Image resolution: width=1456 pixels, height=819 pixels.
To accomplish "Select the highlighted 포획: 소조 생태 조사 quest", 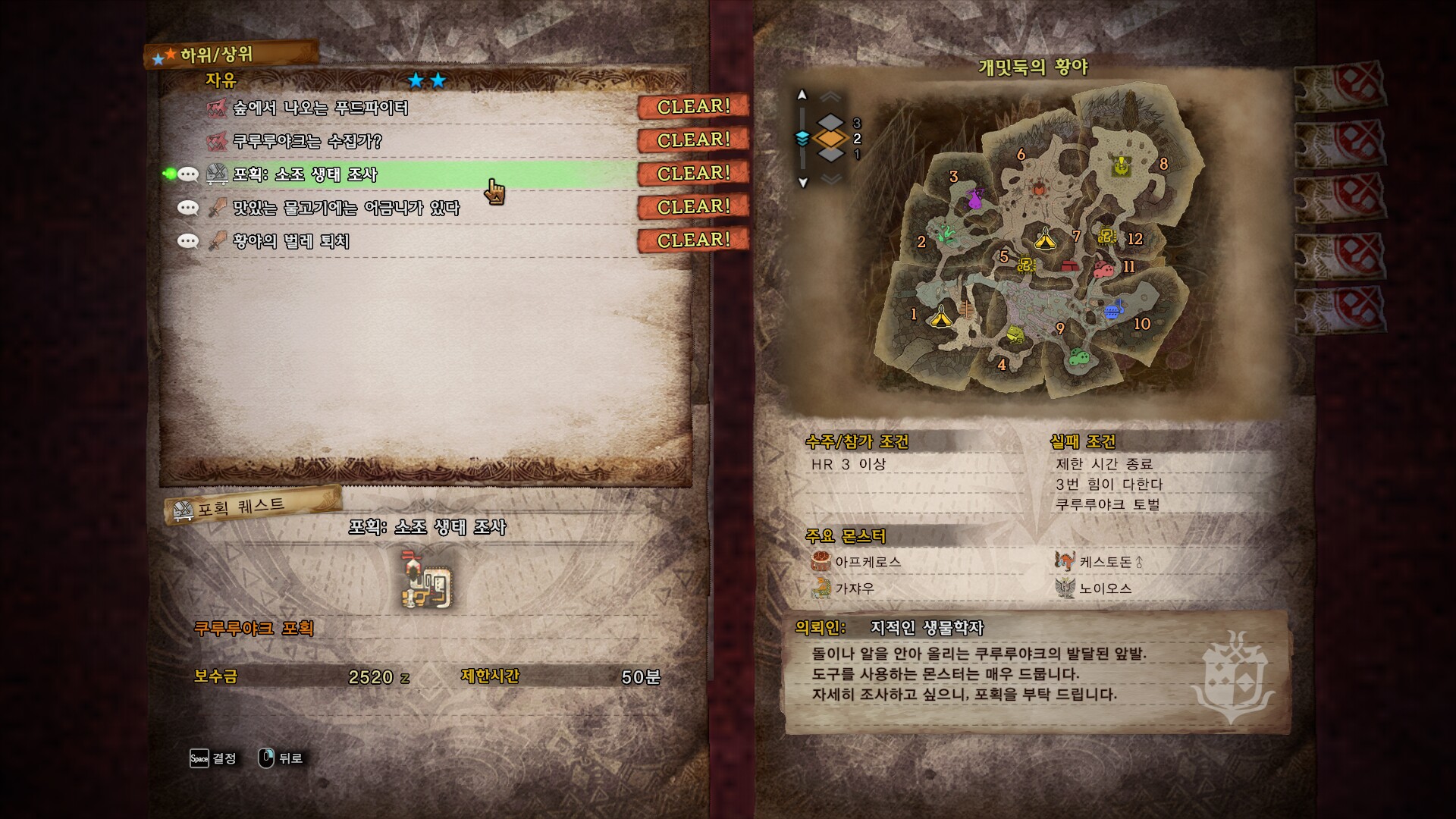I will [305, 174].
